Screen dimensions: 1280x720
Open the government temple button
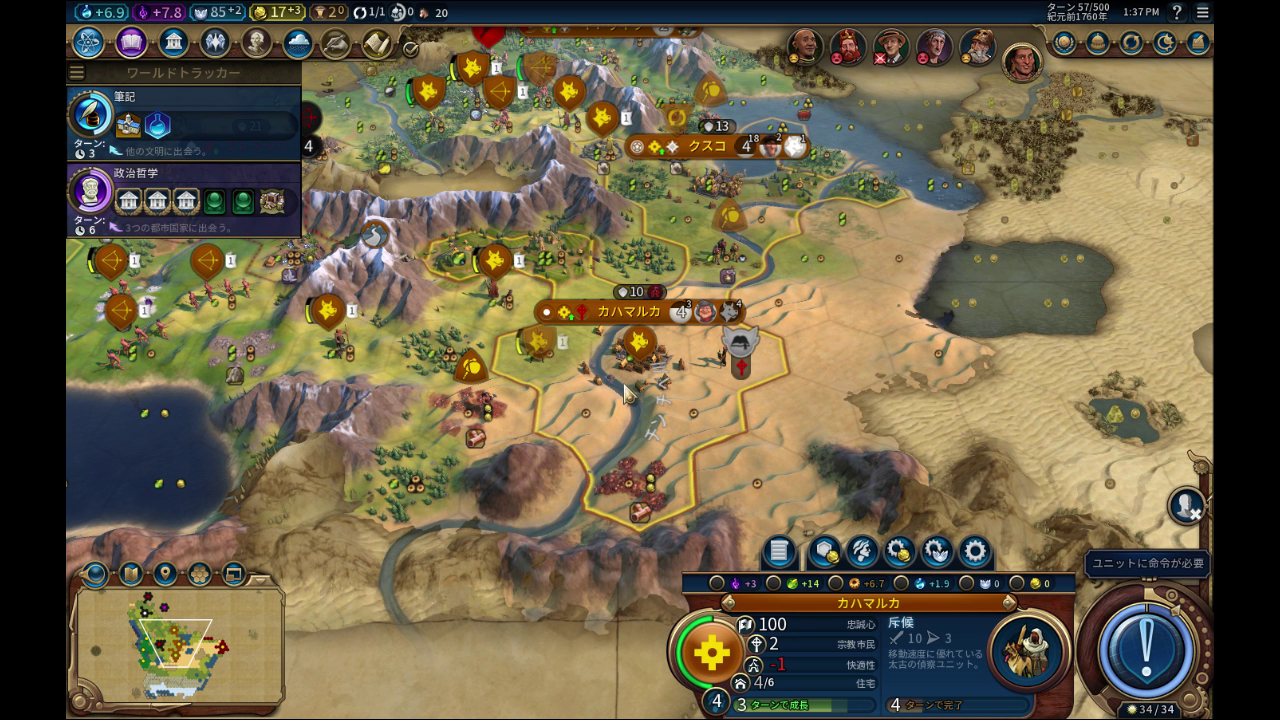(x=173, y=43)
